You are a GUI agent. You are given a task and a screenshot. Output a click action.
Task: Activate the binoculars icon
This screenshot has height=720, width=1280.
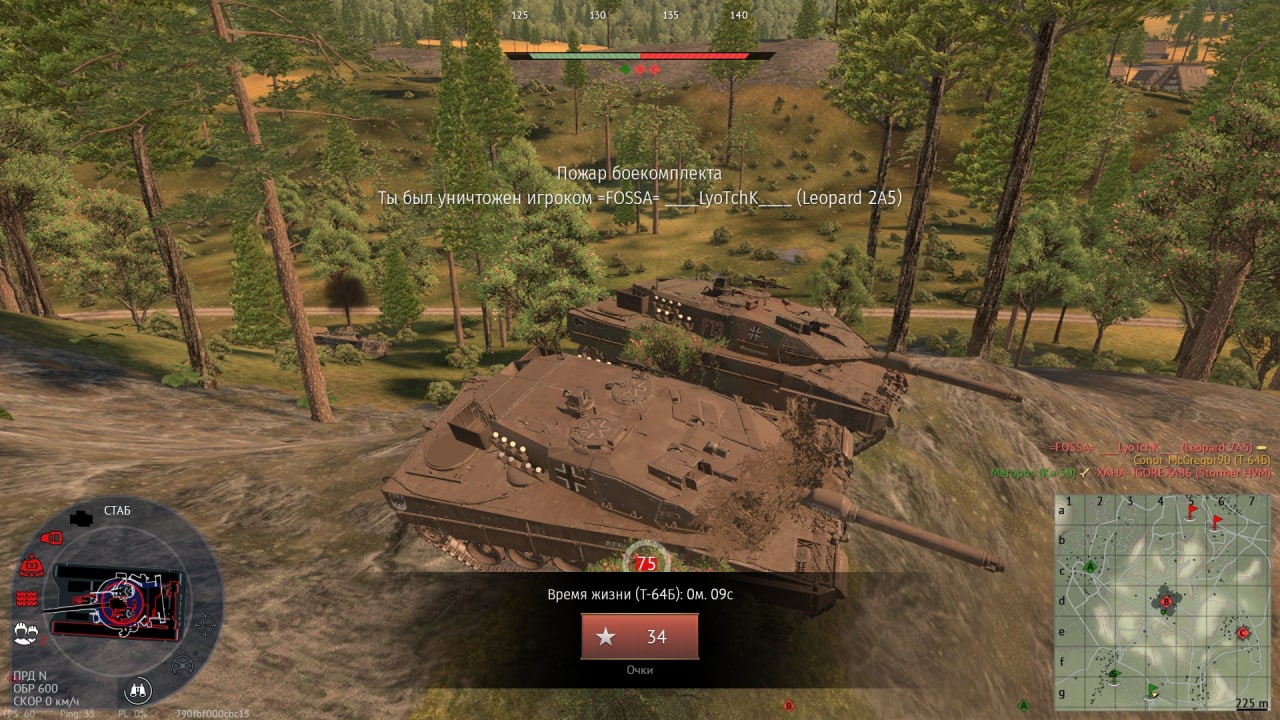tap(138, 689)
